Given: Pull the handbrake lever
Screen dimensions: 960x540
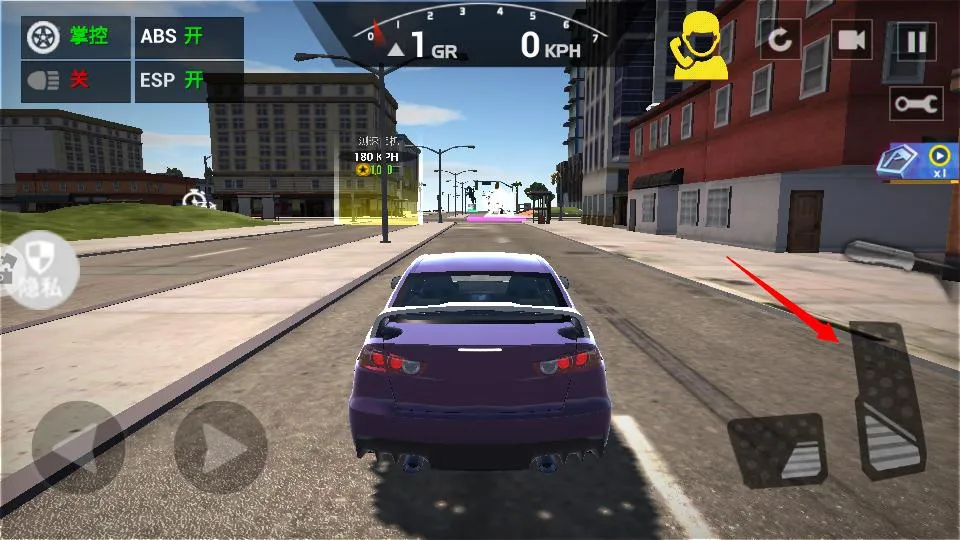Looking at the screenshot, I should tap(897, 257).
